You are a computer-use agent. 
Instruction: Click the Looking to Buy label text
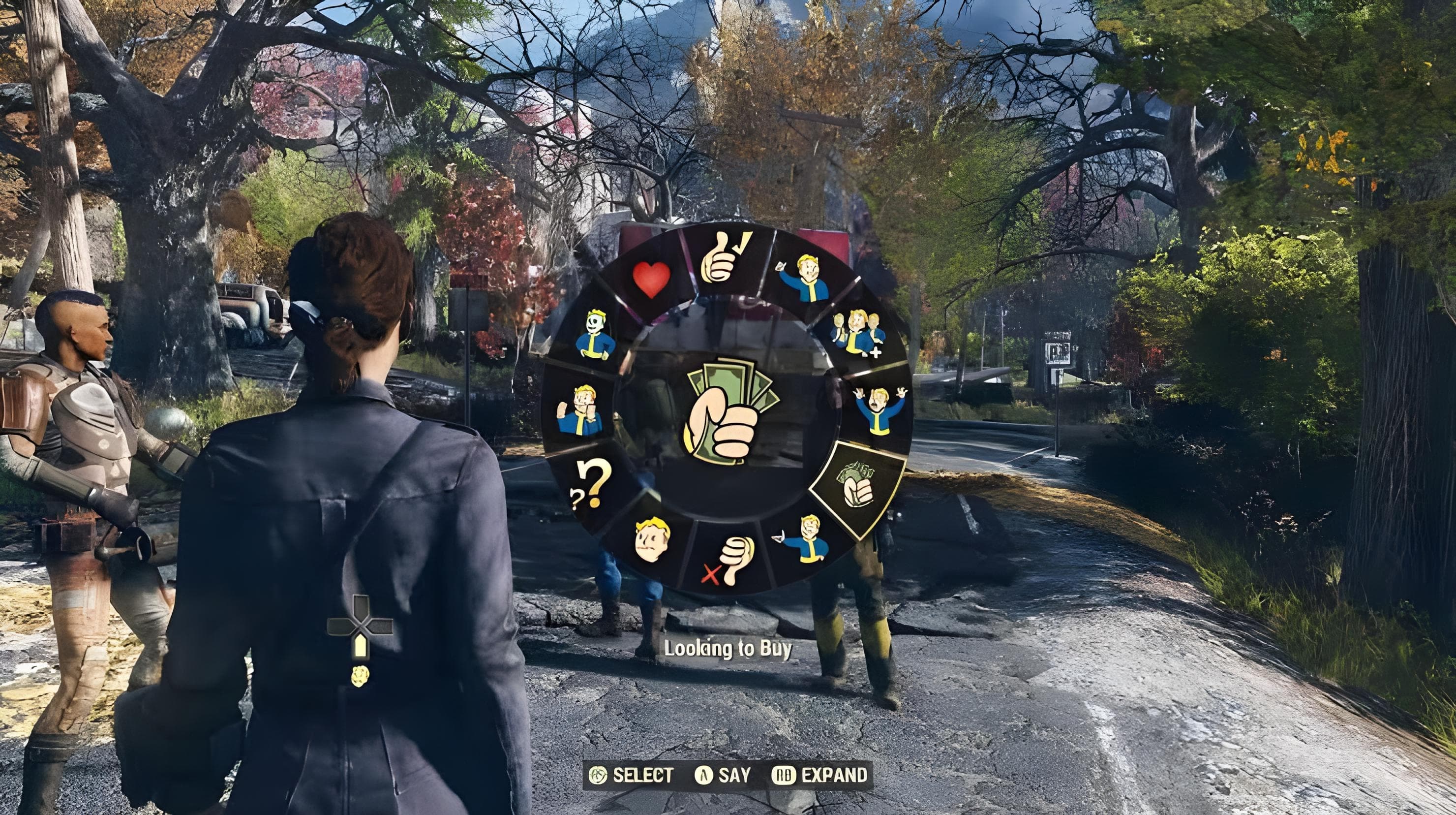click(x=729, y=648)
